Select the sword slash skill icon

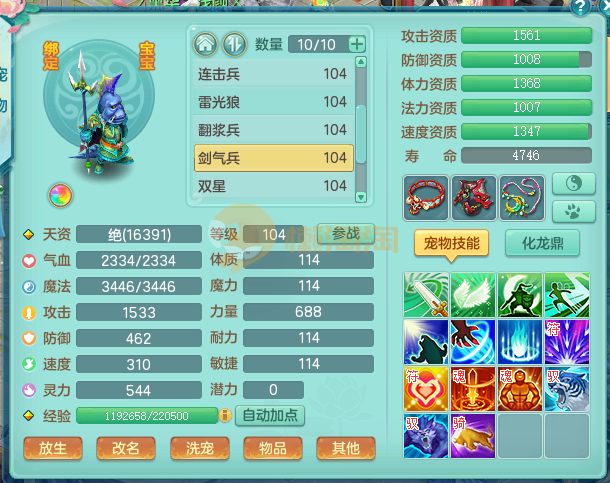[425, 295]
